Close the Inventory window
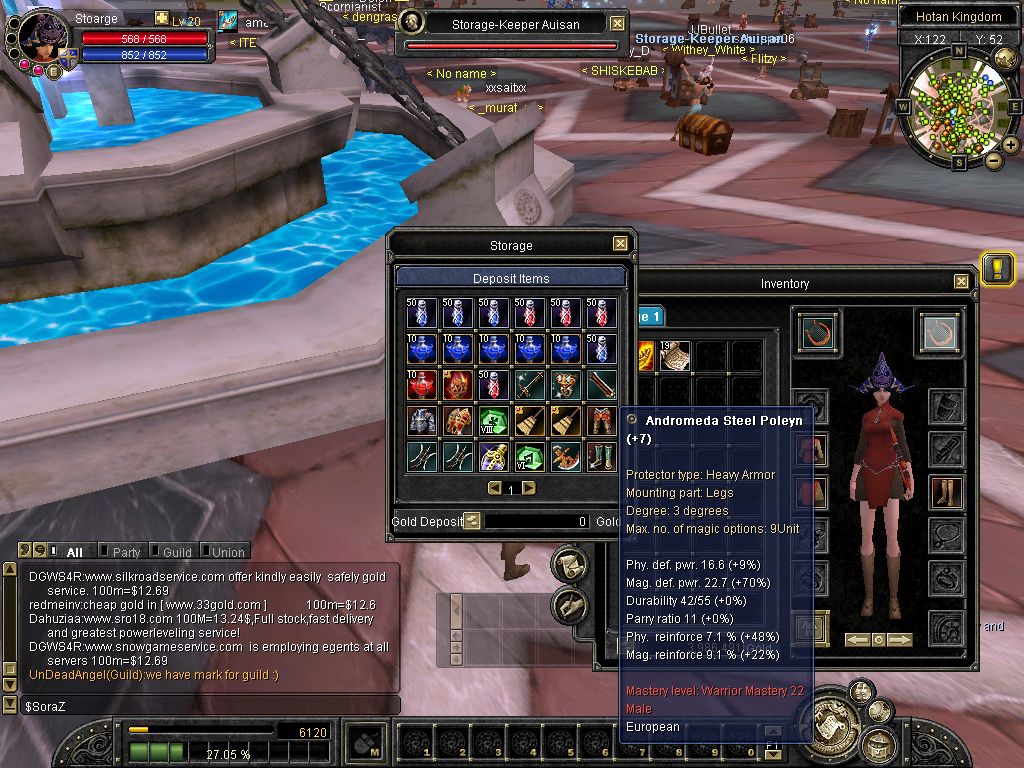The image size is (1024, 768). pos(961,282)
